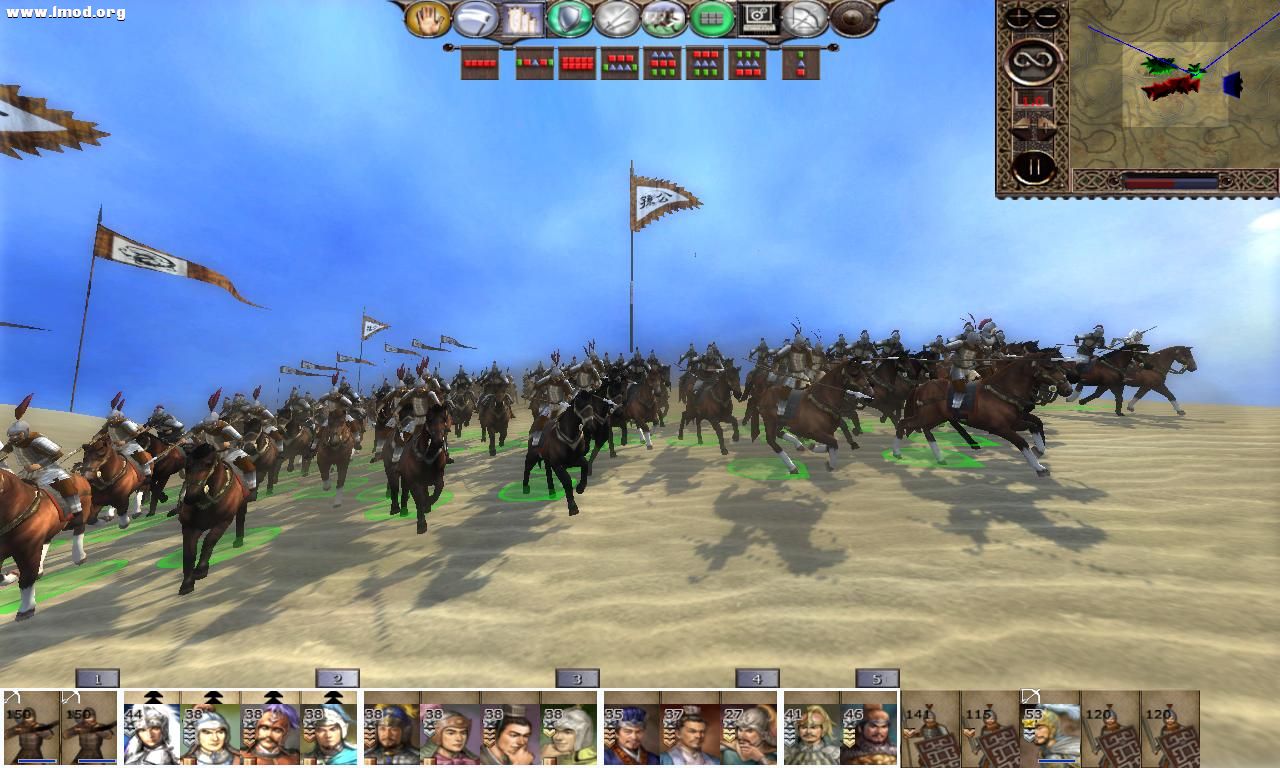This screenshot has width=1280, height=768.
Task: Click the red-blue army strength bar
Action: pyautogui.click(x=1171, y=181)
